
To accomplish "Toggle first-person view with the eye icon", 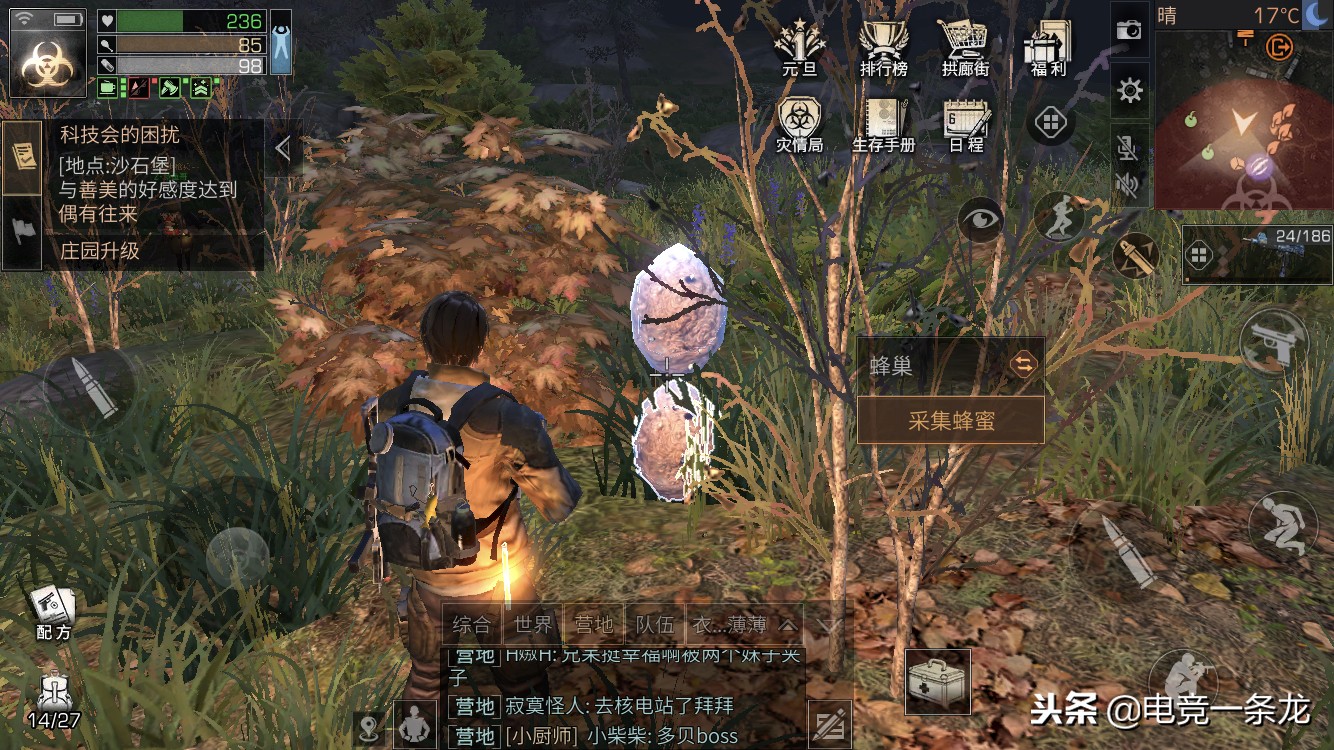I will (x=982, y=216).
